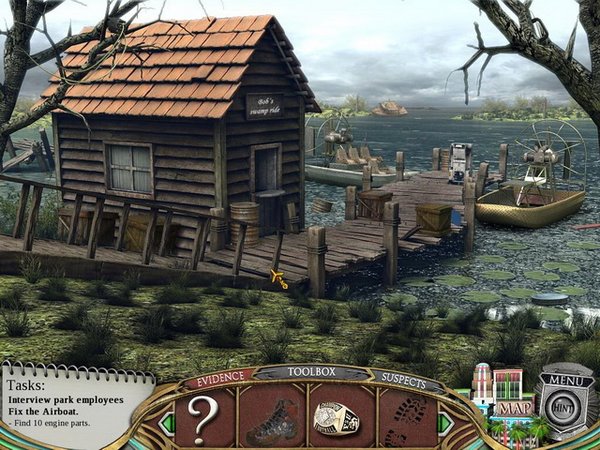Pick the boot item in the inventory
This screenshot has height=450, width=600.
272,416
